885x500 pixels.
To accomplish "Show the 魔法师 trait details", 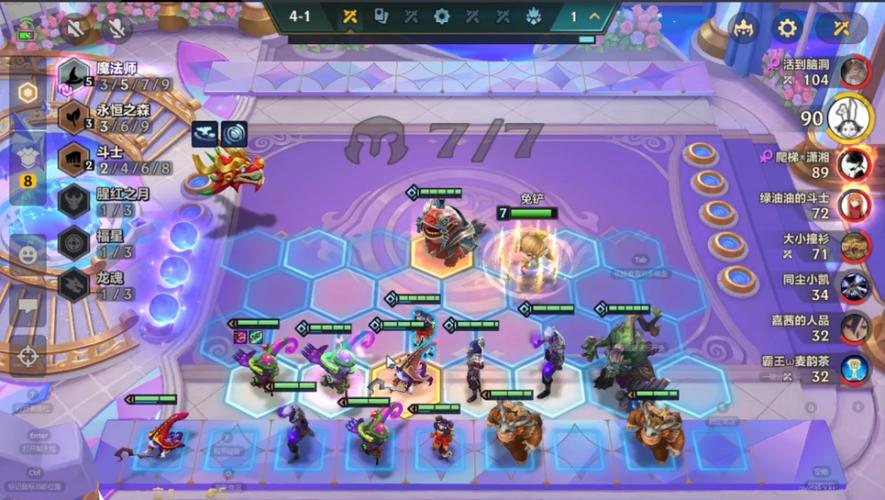I will (73, 76).
